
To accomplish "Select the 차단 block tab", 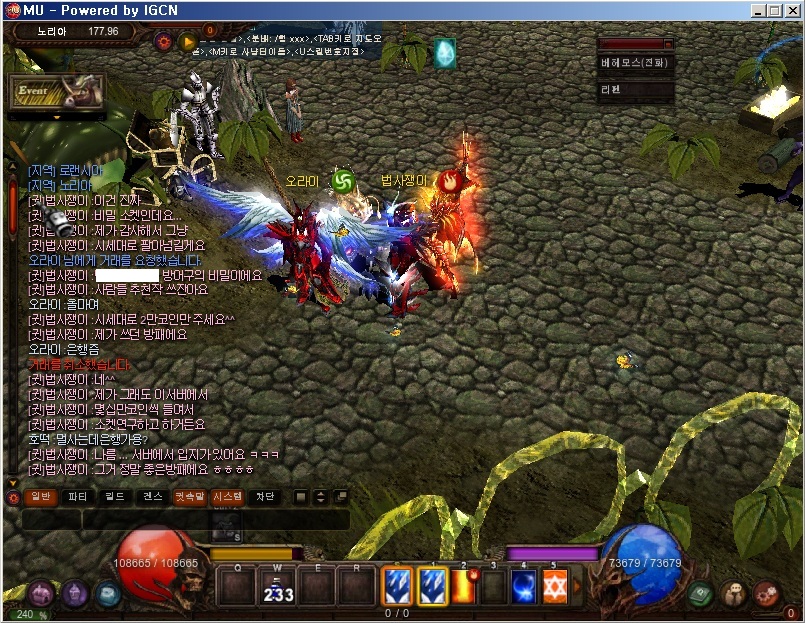I will point(264,496).
